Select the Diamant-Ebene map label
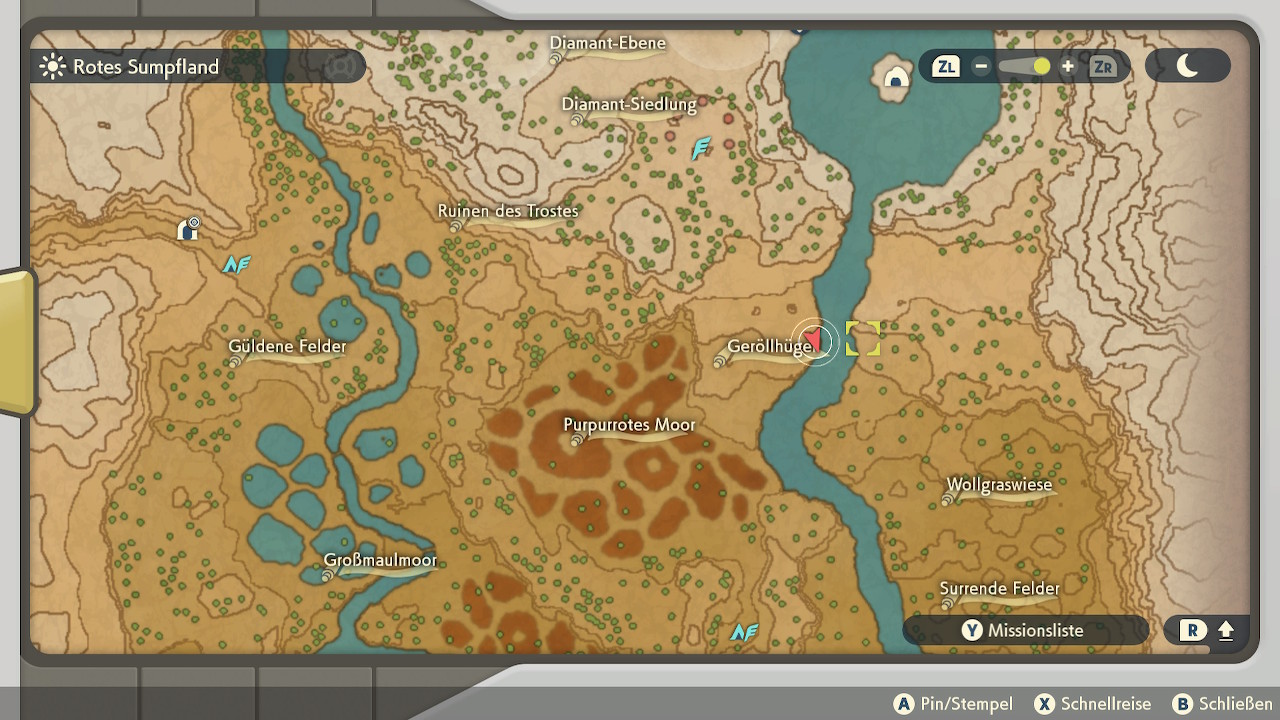This screenshot has height=720, width=1280. (x=608, y=44)
